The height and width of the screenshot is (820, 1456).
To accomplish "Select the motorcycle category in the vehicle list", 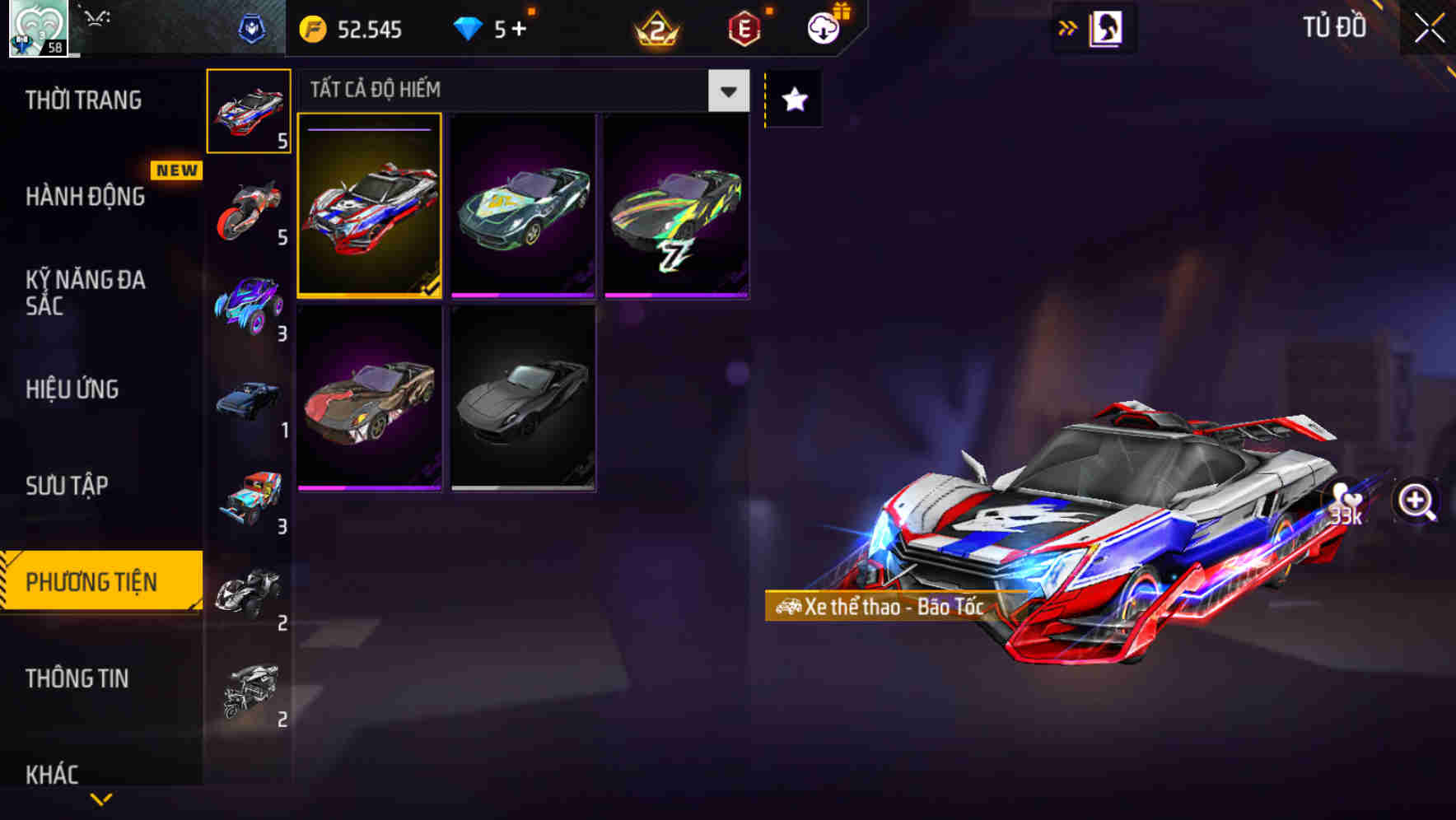I will click(x=249, y=208).
